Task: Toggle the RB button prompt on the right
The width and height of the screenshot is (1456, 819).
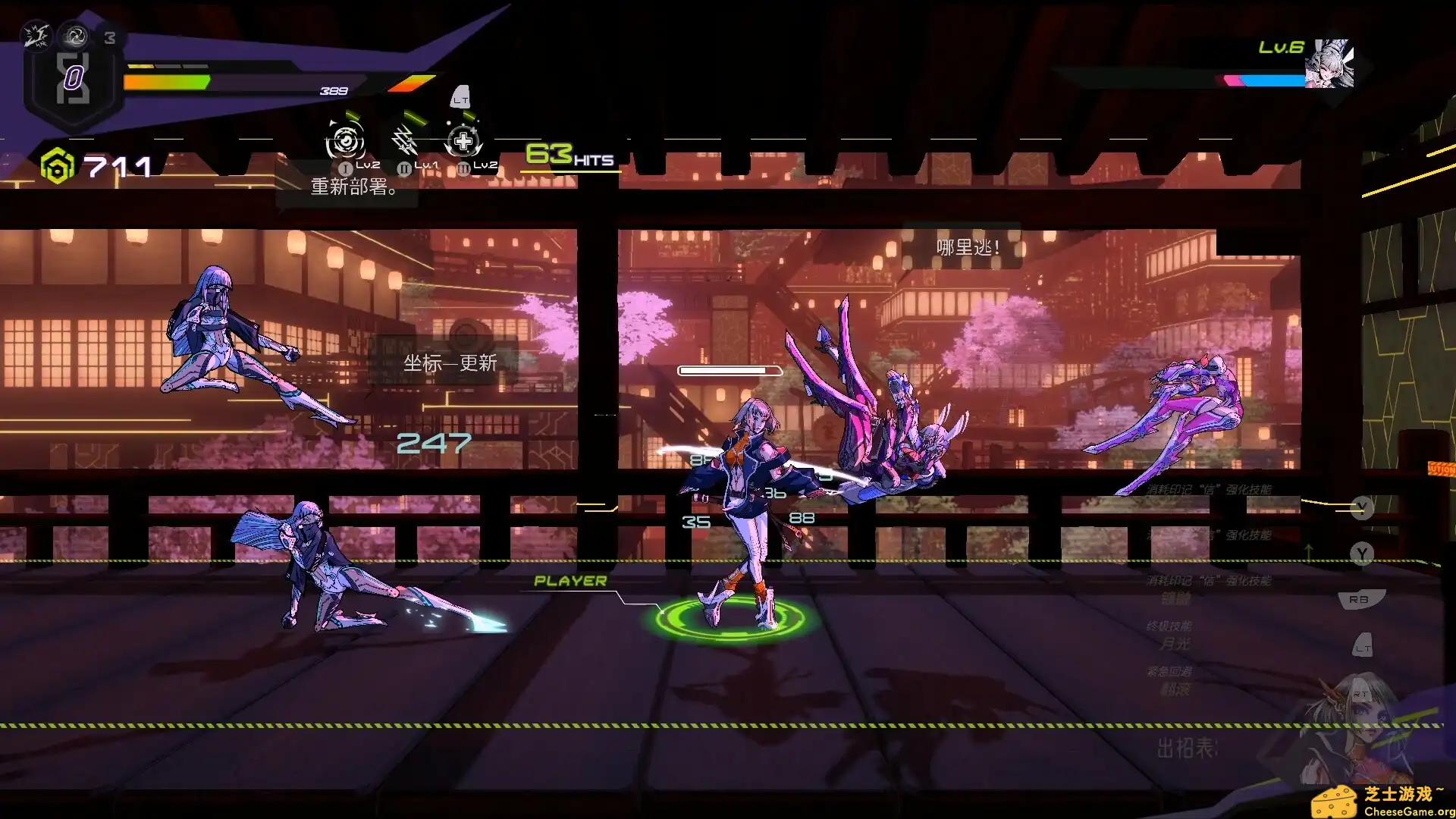Action: click(1360, 599)
